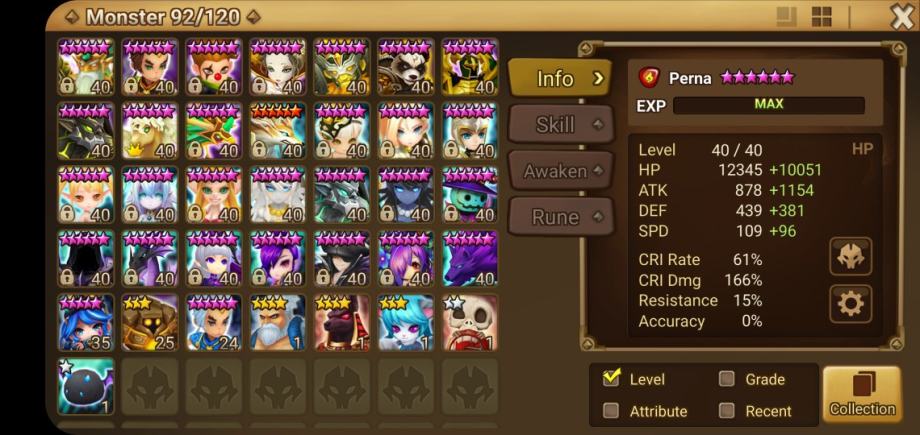The height and width of the screenshot is (435, 920).
Task: Select the raccoon-masked panda warrior monster
Action: pyautogui.click(x=406, y=67)
